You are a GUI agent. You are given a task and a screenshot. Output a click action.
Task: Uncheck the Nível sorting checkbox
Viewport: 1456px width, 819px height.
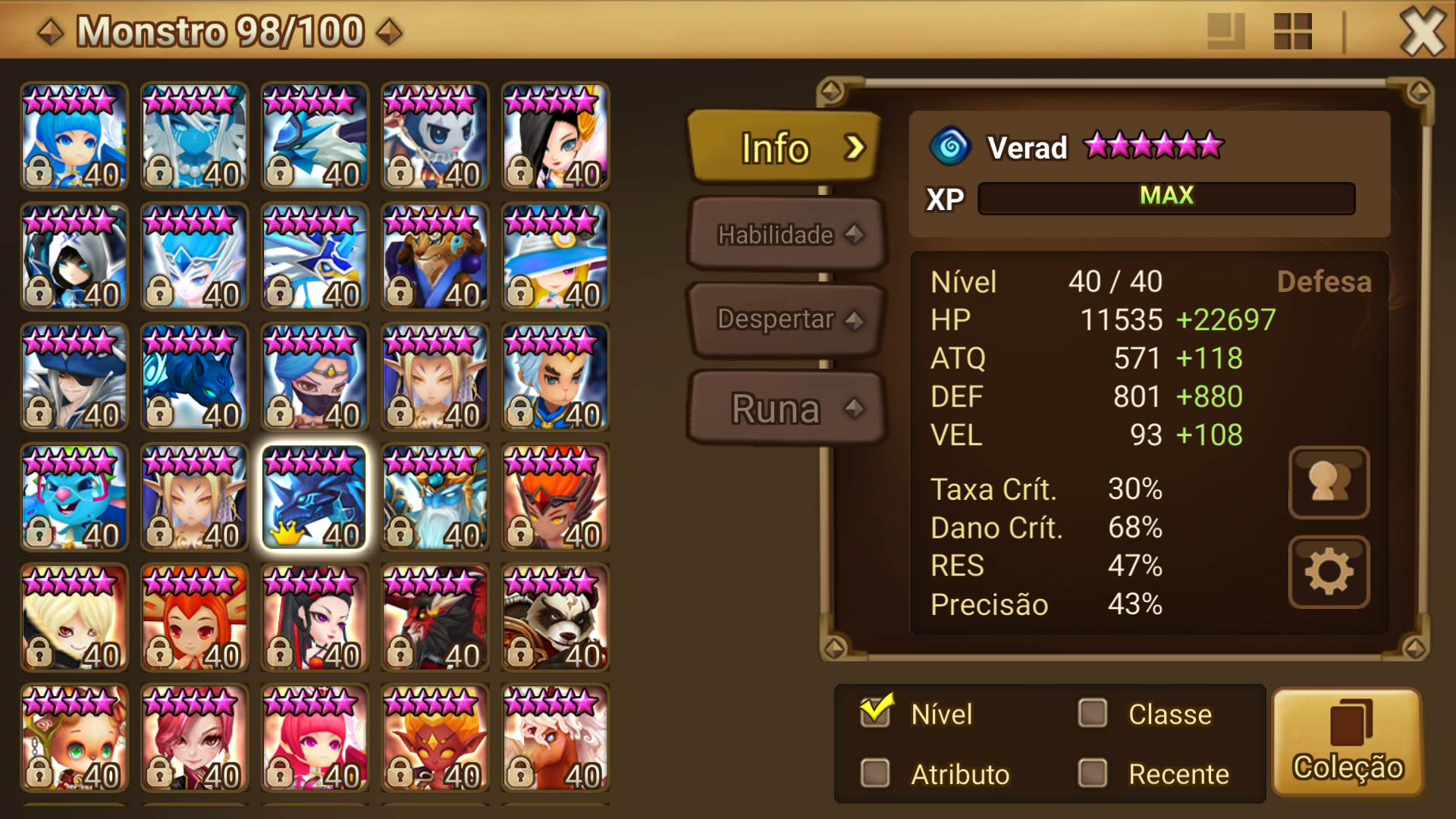[876, 711]
